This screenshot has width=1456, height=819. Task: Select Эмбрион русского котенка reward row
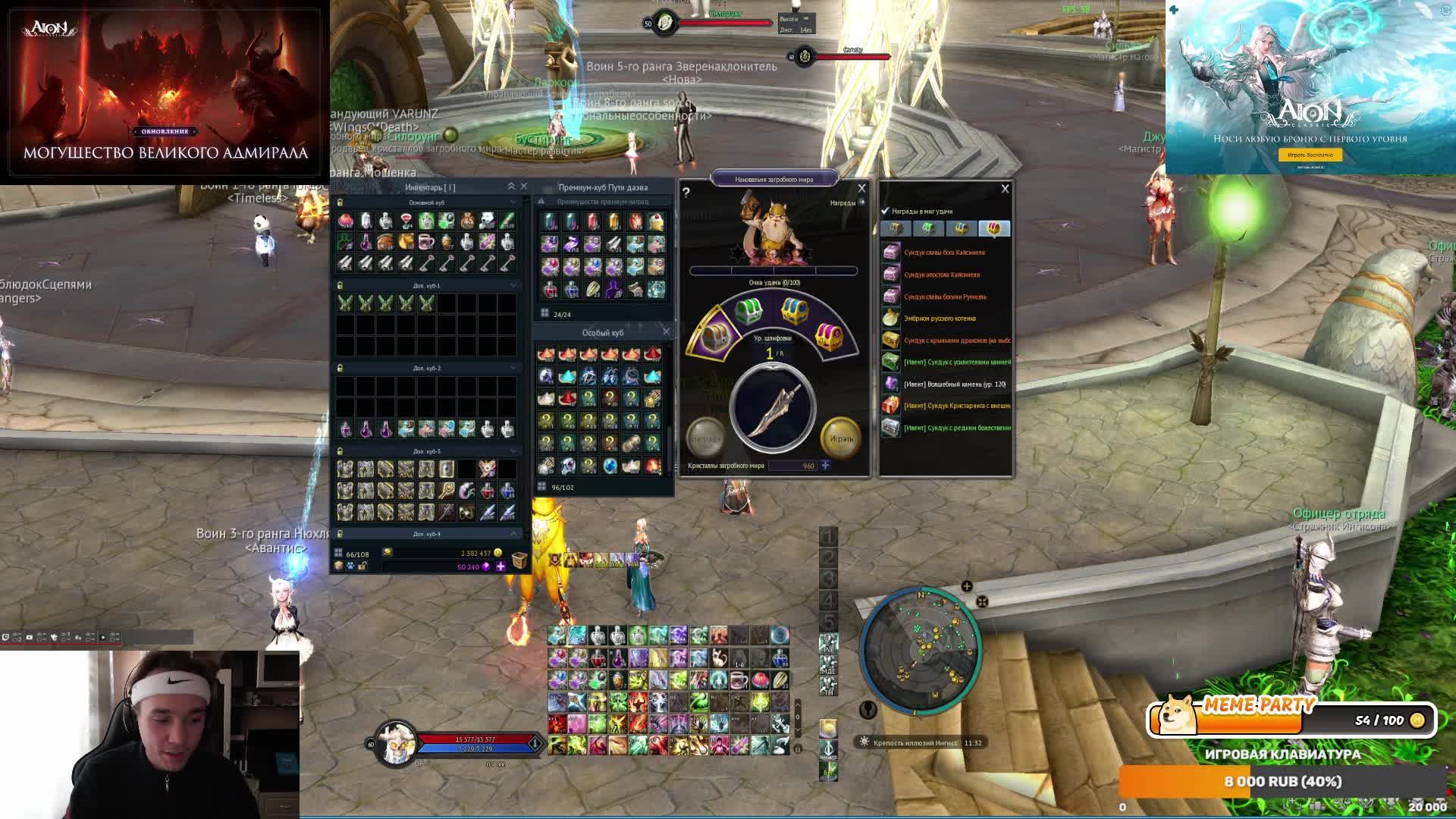click(940, 318)
